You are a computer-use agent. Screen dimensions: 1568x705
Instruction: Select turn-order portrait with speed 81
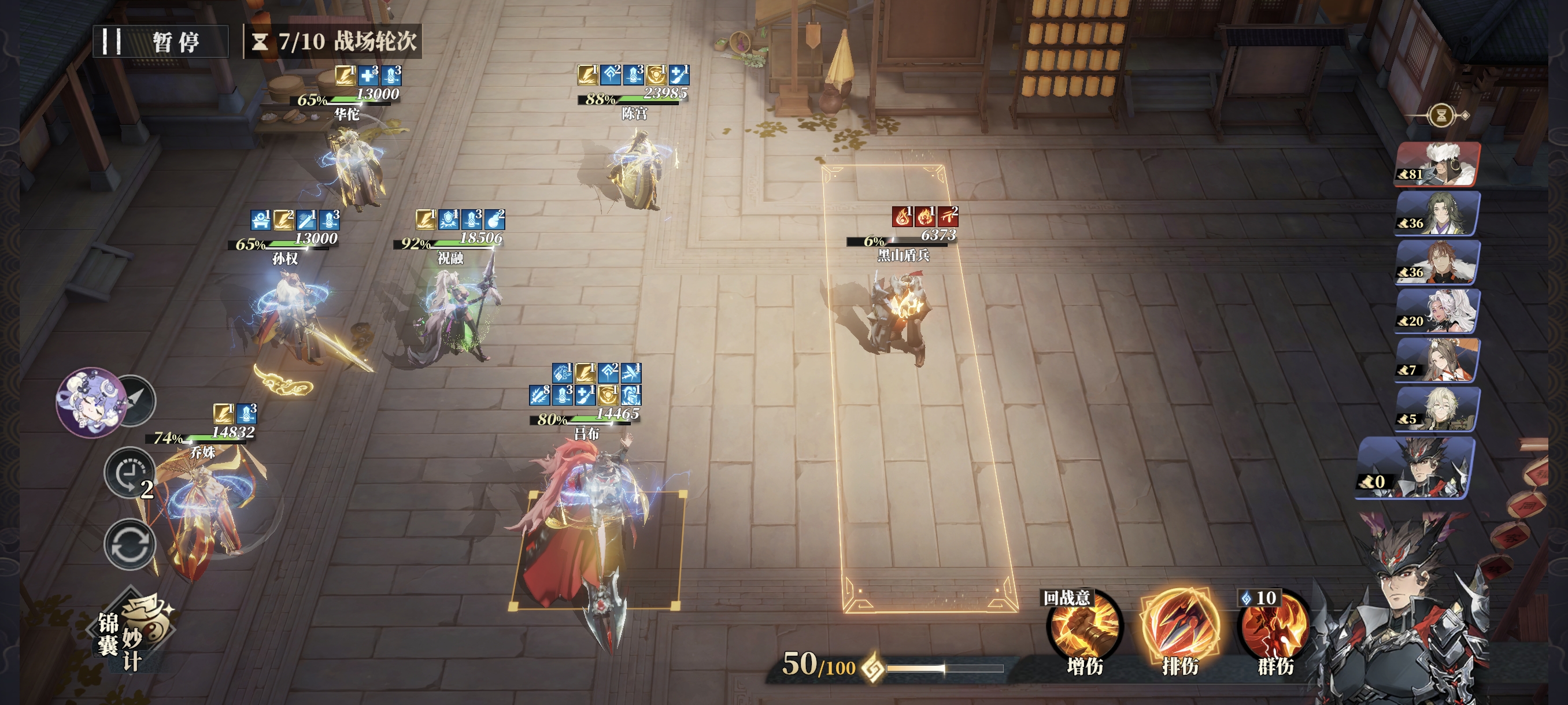(x=1437, y=164)
